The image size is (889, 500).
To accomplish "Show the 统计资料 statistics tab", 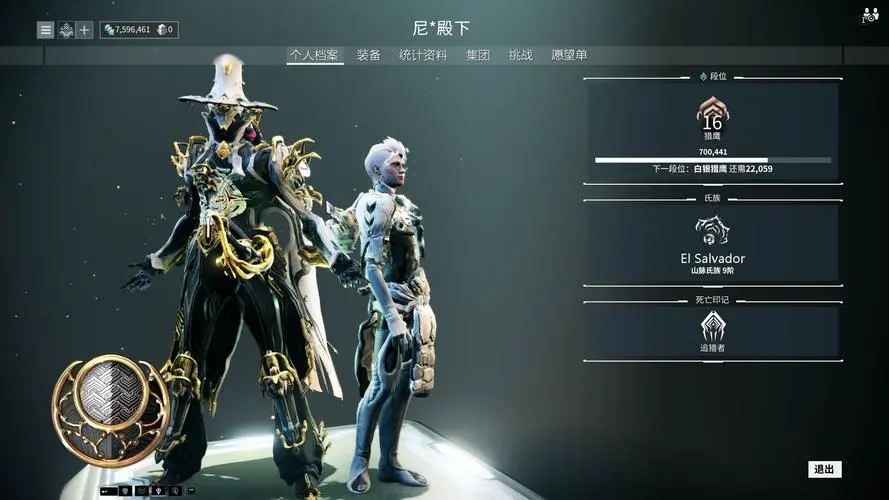I will pos(423,56).
